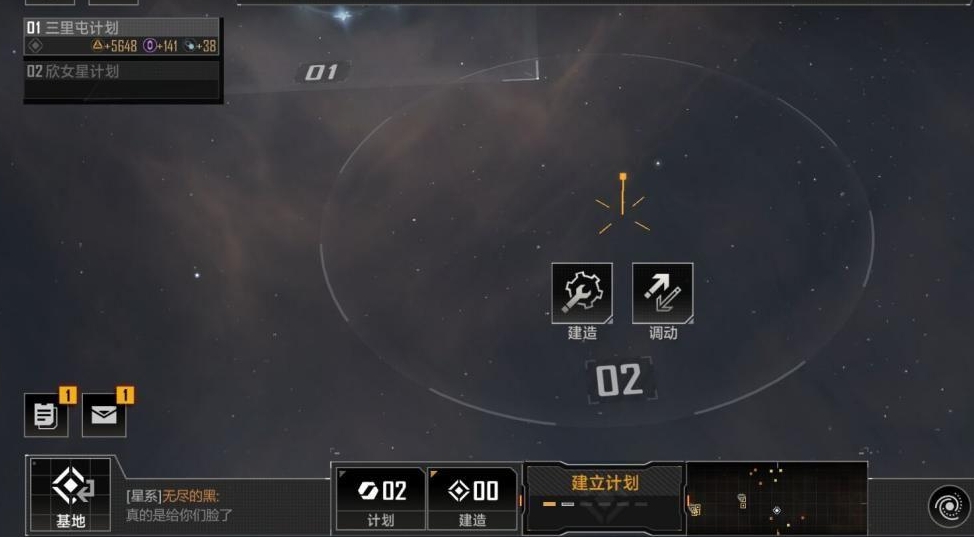Select the 02 plan circle marker
The width and height of the screenshot is (974, 537).
point(619,381)
